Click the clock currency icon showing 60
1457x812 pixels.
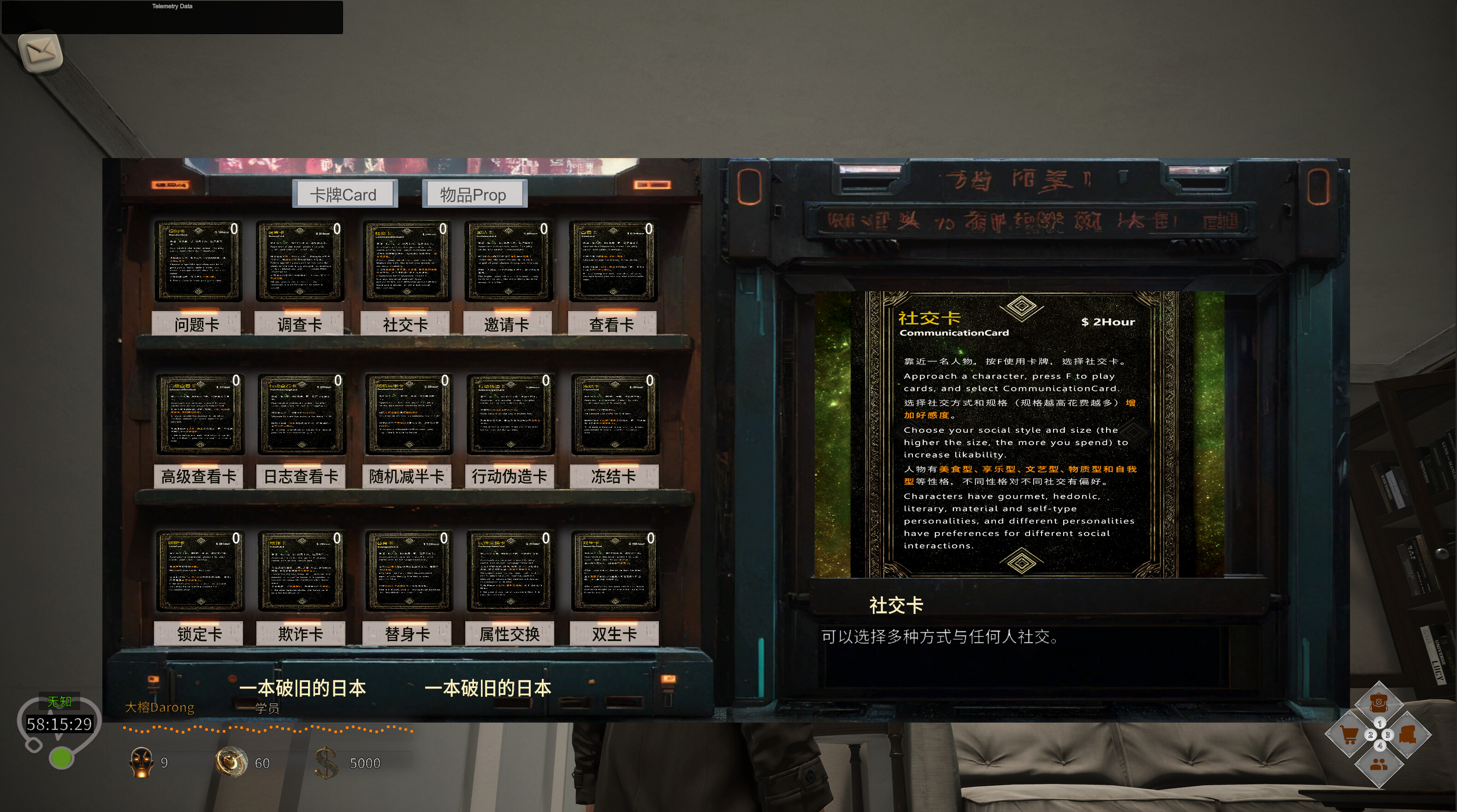231,761
